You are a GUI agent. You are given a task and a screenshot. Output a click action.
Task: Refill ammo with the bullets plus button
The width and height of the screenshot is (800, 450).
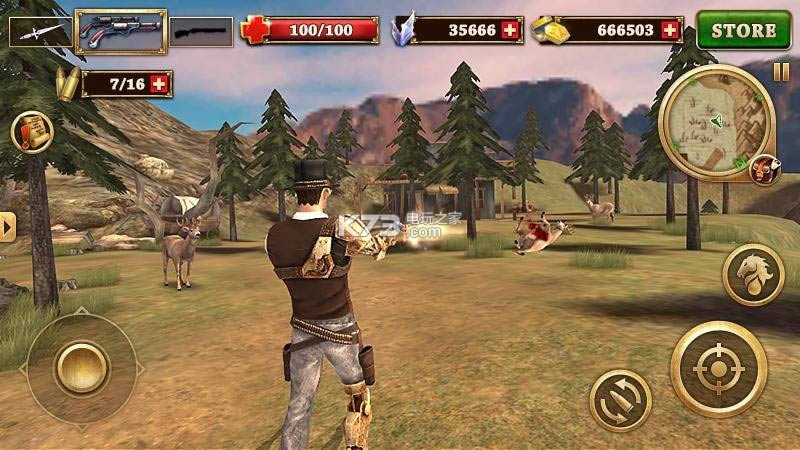159,84
